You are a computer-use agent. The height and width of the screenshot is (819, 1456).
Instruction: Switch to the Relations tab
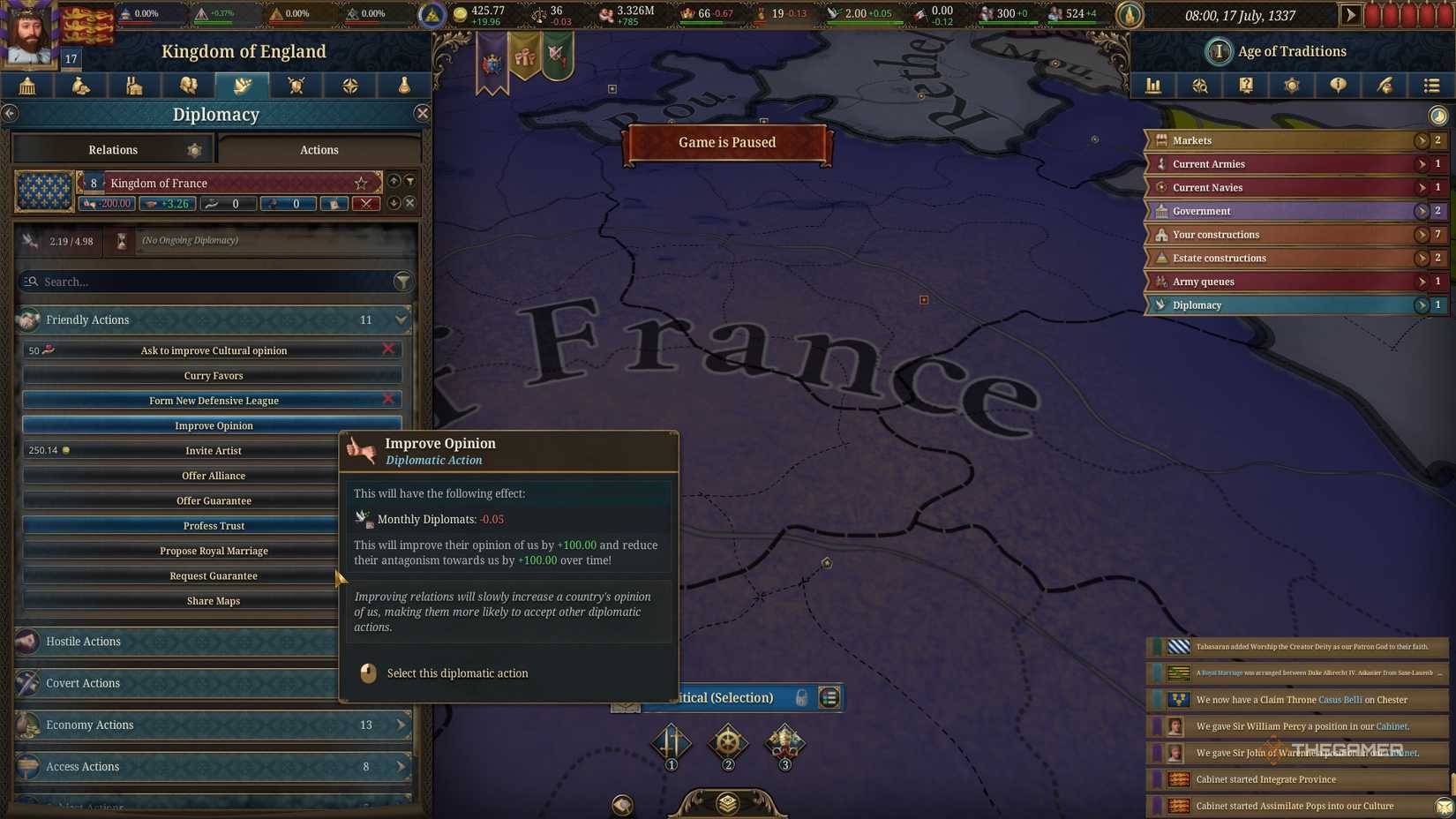click(x=113, y=150)
